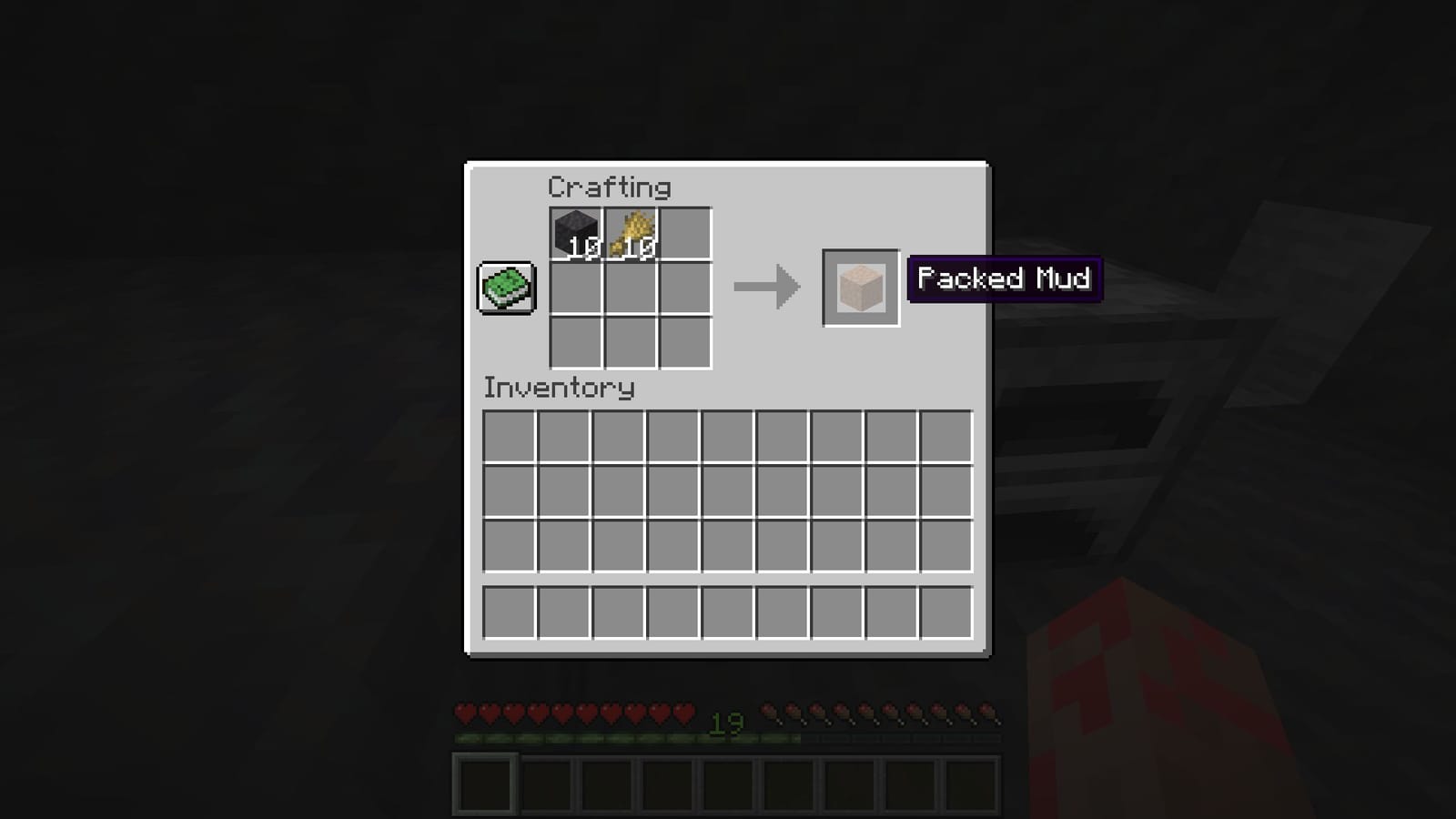
Task: Select the wheat in the crafting grid
Action: coord(630,232)
